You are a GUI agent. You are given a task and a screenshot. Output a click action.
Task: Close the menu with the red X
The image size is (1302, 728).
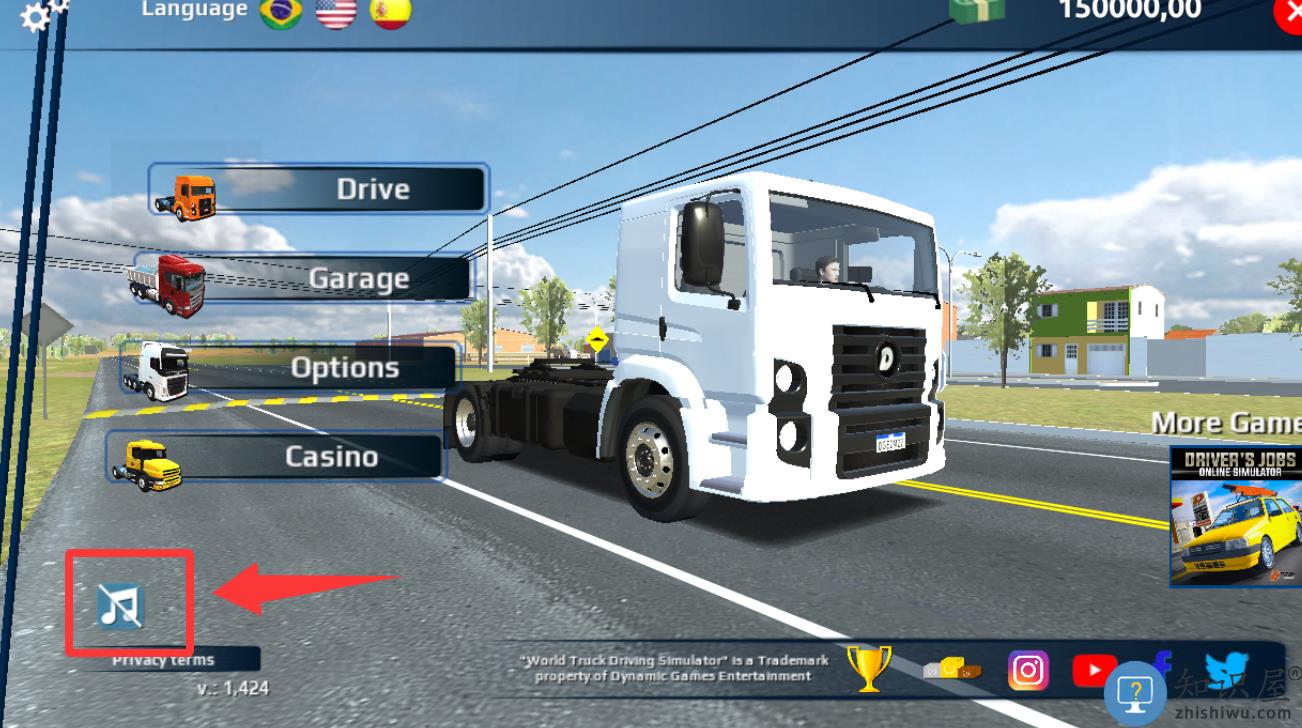(1288, 15)
